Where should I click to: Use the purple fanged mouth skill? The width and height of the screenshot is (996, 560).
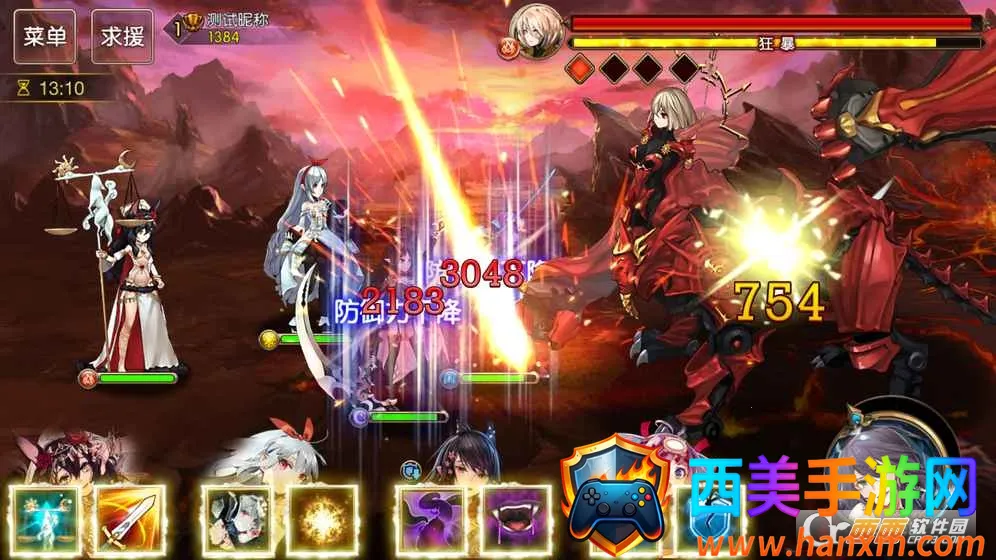coord(516,520)
